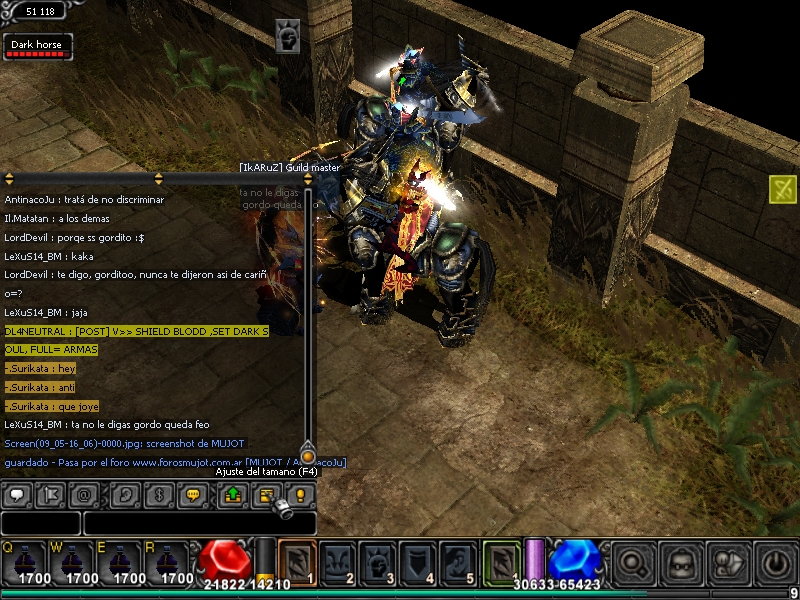
Task: Click the short whisper name input field
Action: click(x=40, y=523)
